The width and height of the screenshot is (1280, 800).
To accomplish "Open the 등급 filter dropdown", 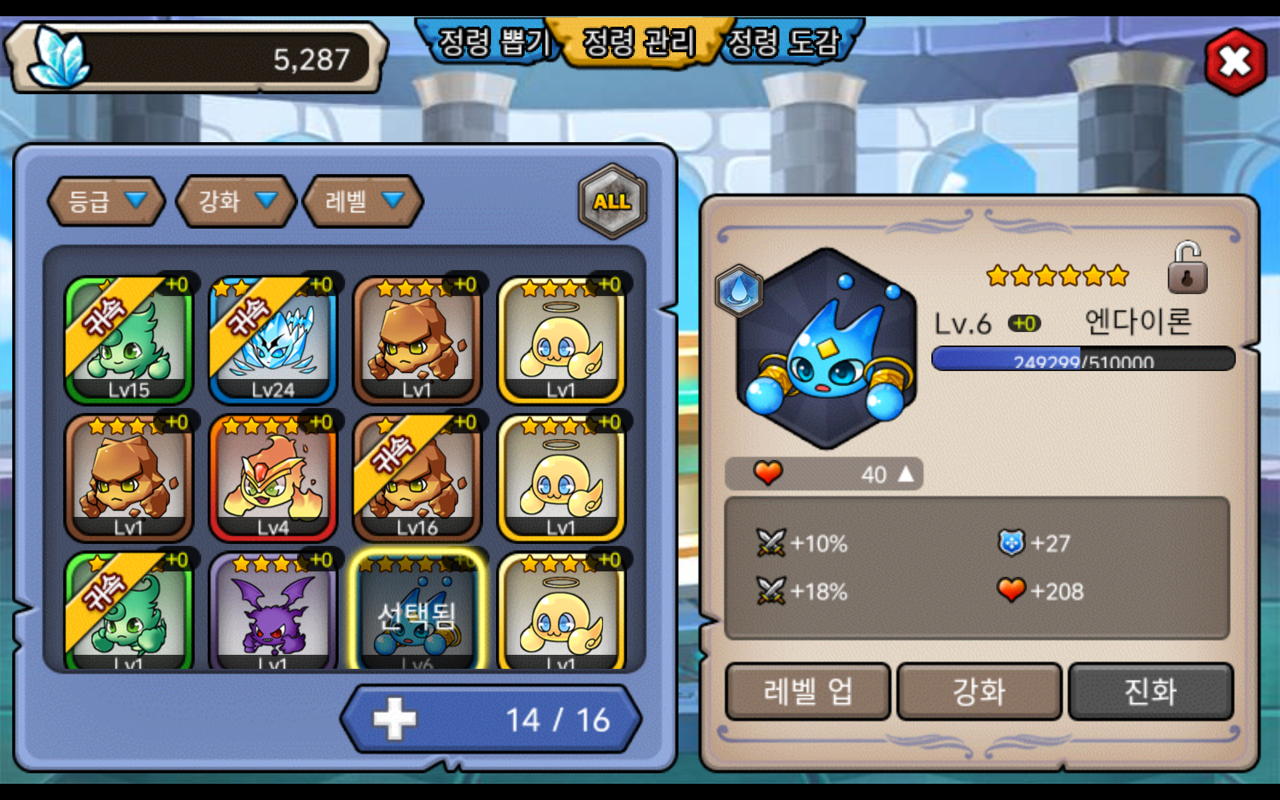I will click(106, 201).
